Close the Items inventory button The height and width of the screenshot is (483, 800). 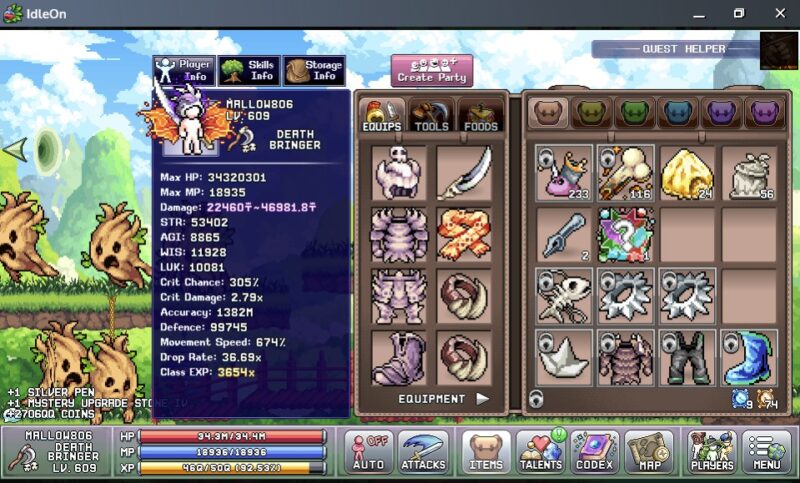point(486,452)
